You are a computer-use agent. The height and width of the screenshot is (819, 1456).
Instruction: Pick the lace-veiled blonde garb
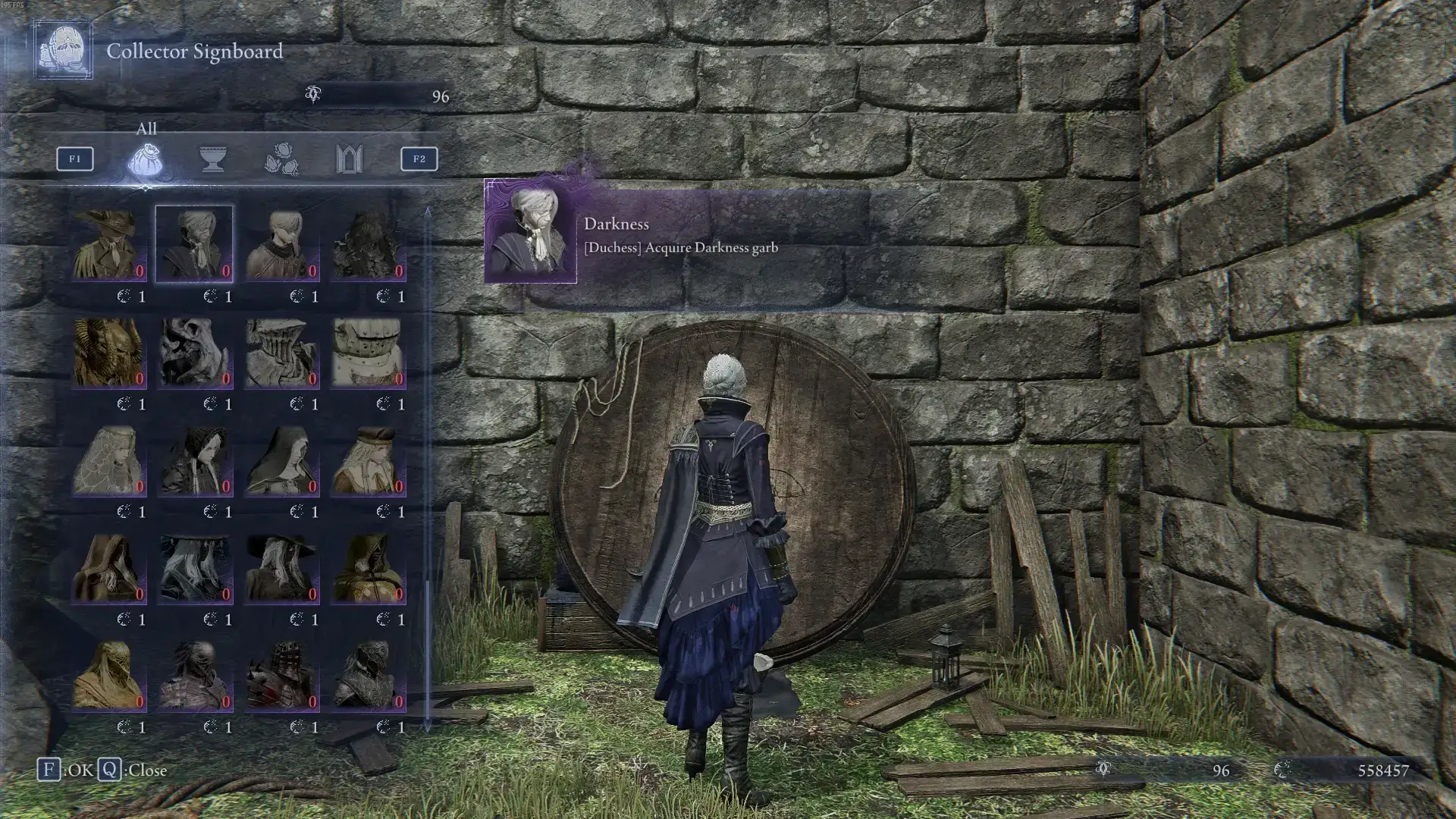[108, 460]
